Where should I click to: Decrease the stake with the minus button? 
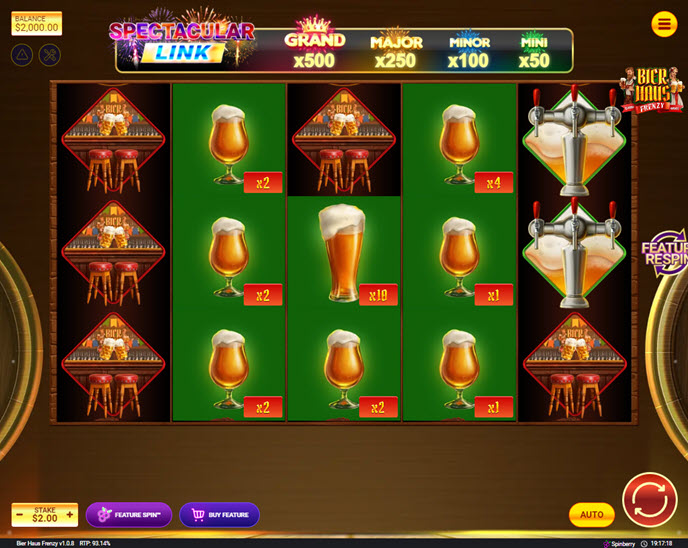pyautogui.click(x=19, y=515)
